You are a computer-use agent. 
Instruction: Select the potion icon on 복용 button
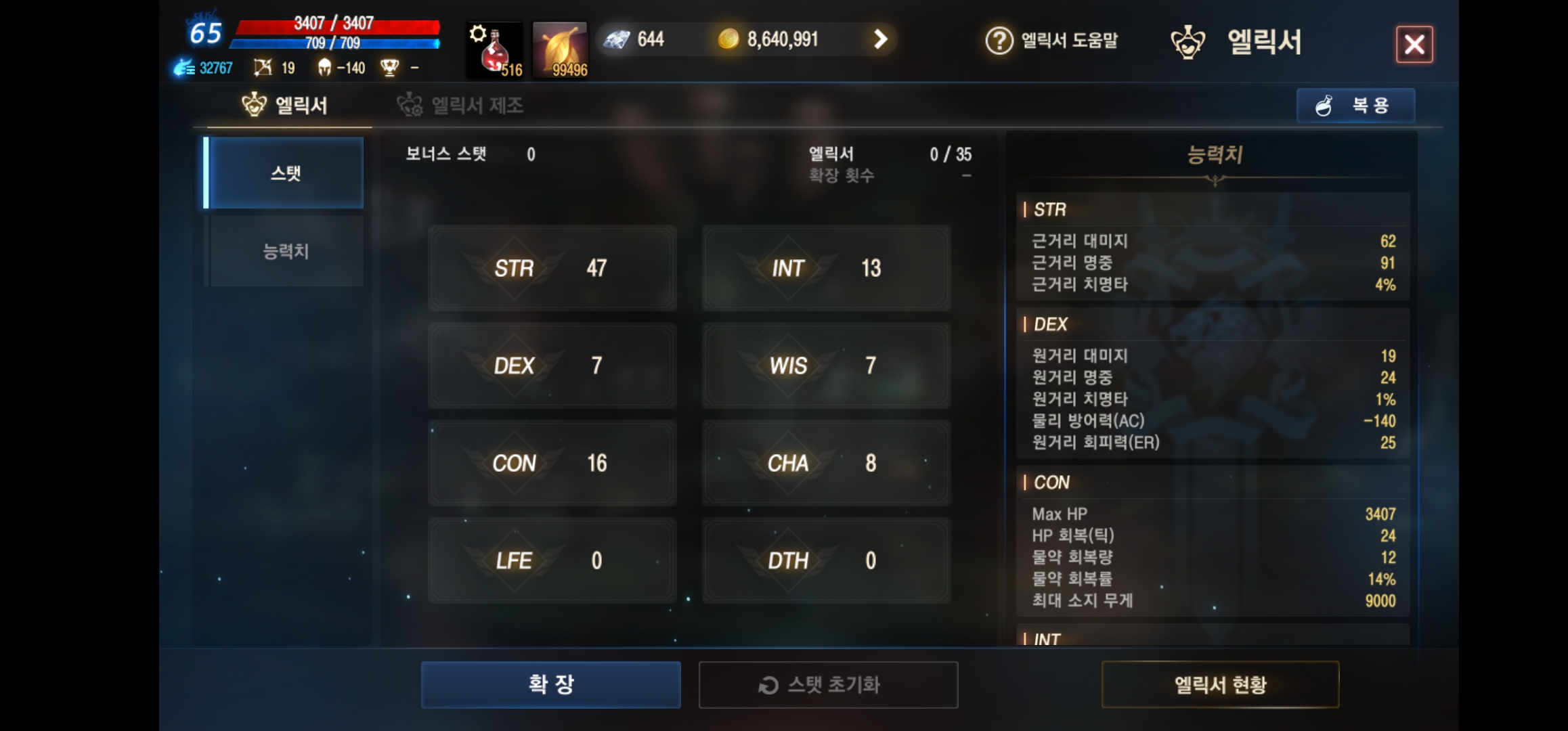tap(1324, 105)
